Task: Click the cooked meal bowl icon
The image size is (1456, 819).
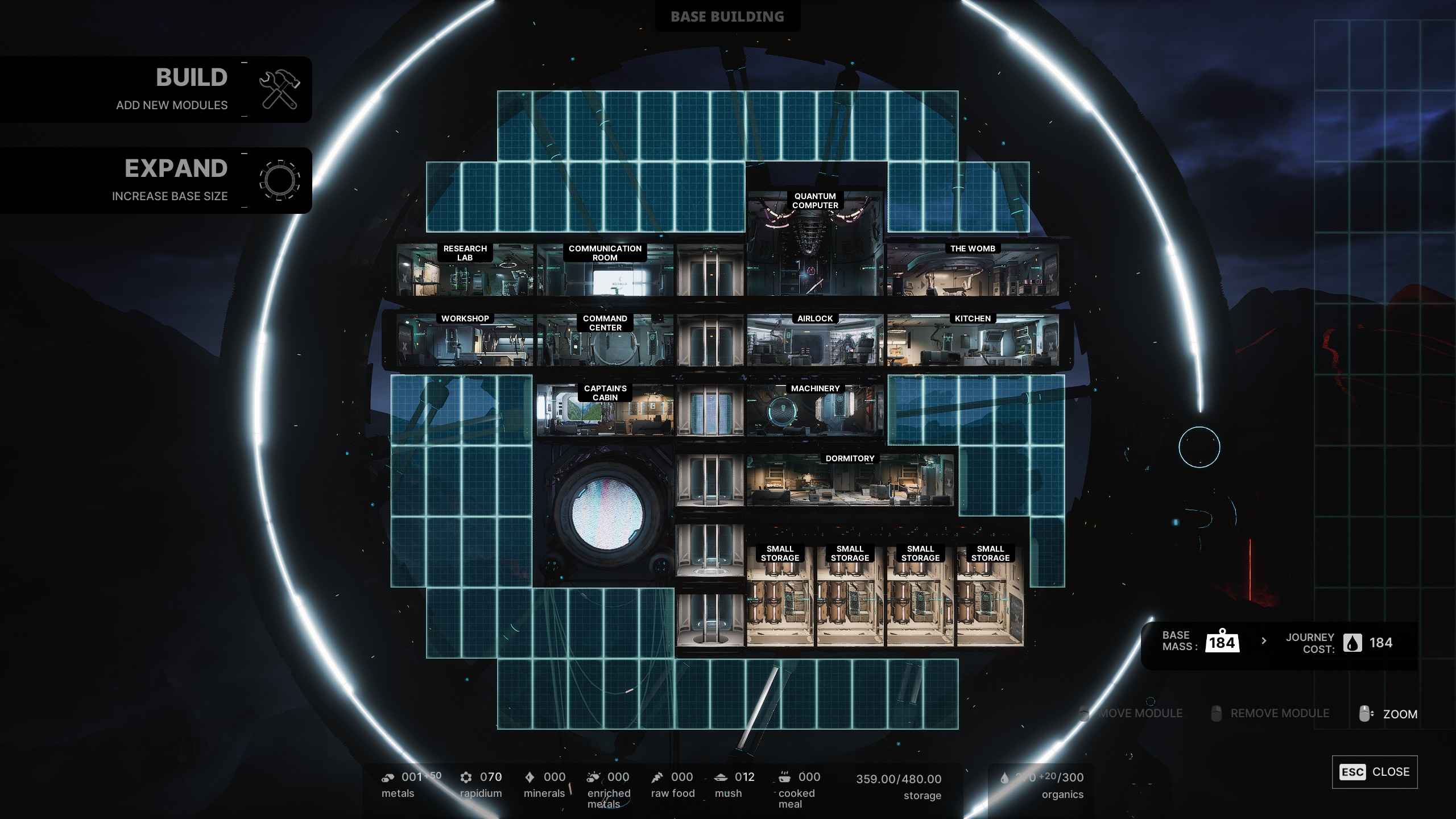Action: click(x=784, y=776)
